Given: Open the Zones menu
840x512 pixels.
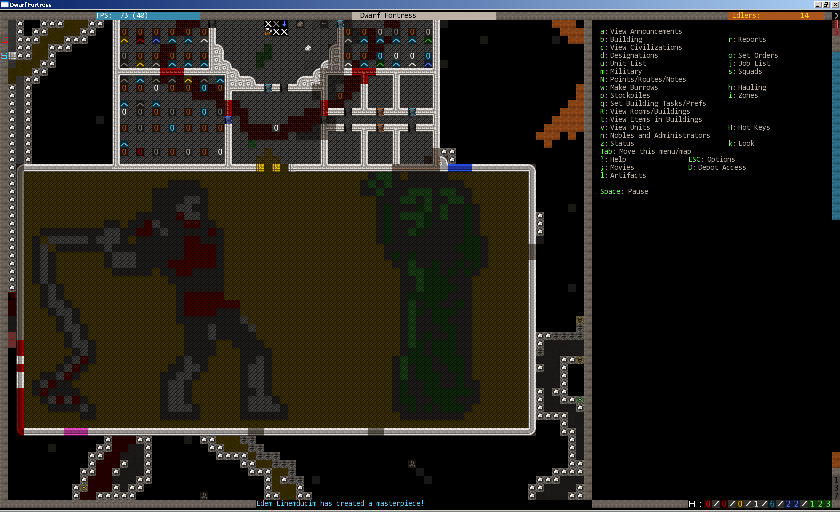Looking at the screenshot, I should click(x=744, y=95).
